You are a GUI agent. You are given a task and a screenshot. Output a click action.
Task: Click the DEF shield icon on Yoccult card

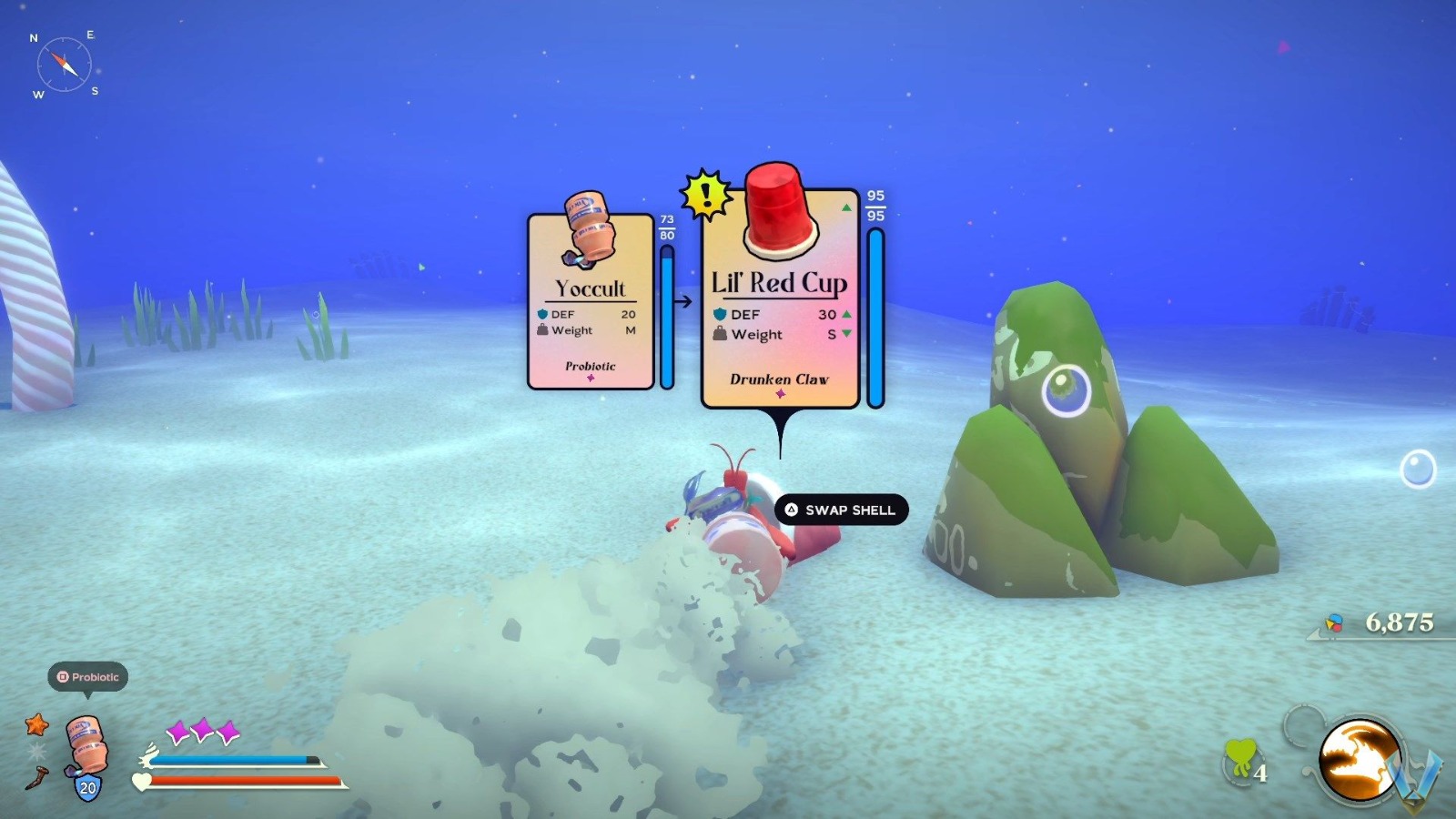click(x=541, y=314)
